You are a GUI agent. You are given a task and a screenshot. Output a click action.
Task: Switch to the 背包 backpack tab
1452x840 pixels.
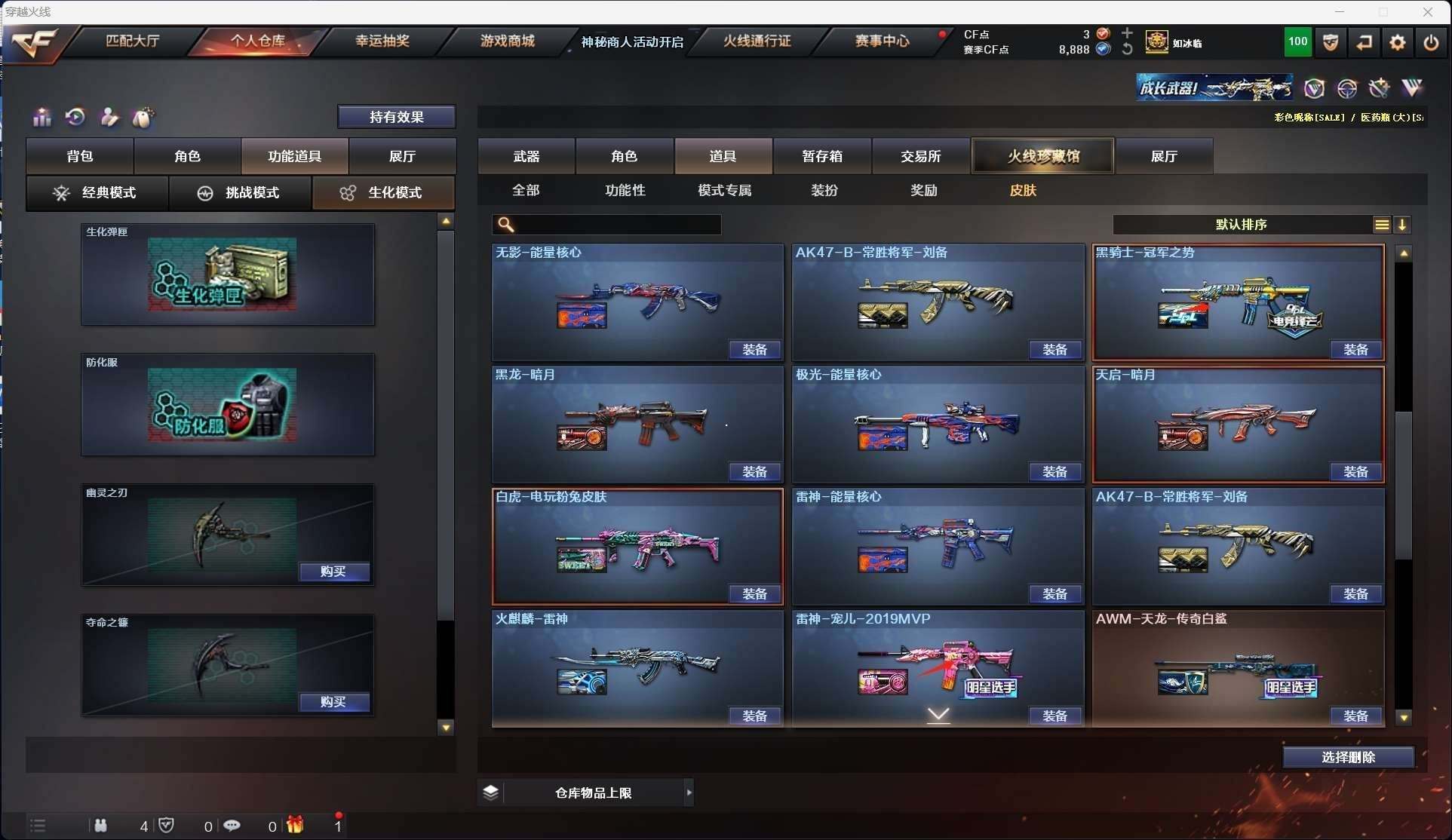[x=80, y=156]
